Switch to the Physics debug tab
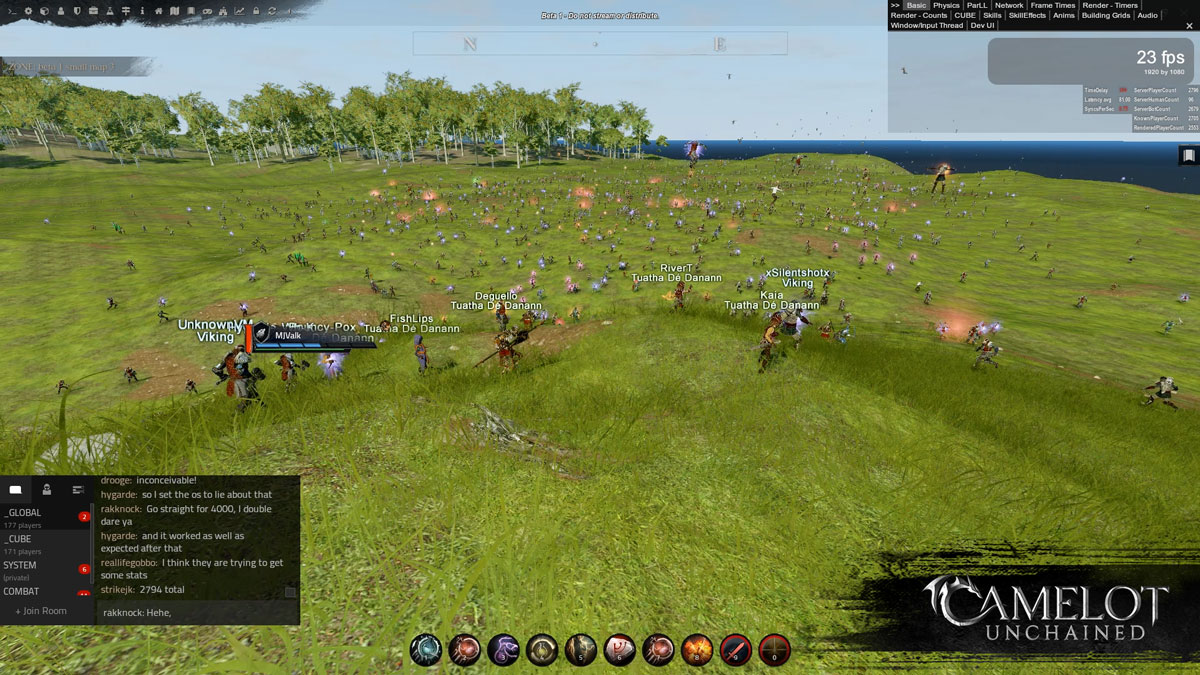Viewport: 1200px width, 675px height. click(x=946, y=6)
